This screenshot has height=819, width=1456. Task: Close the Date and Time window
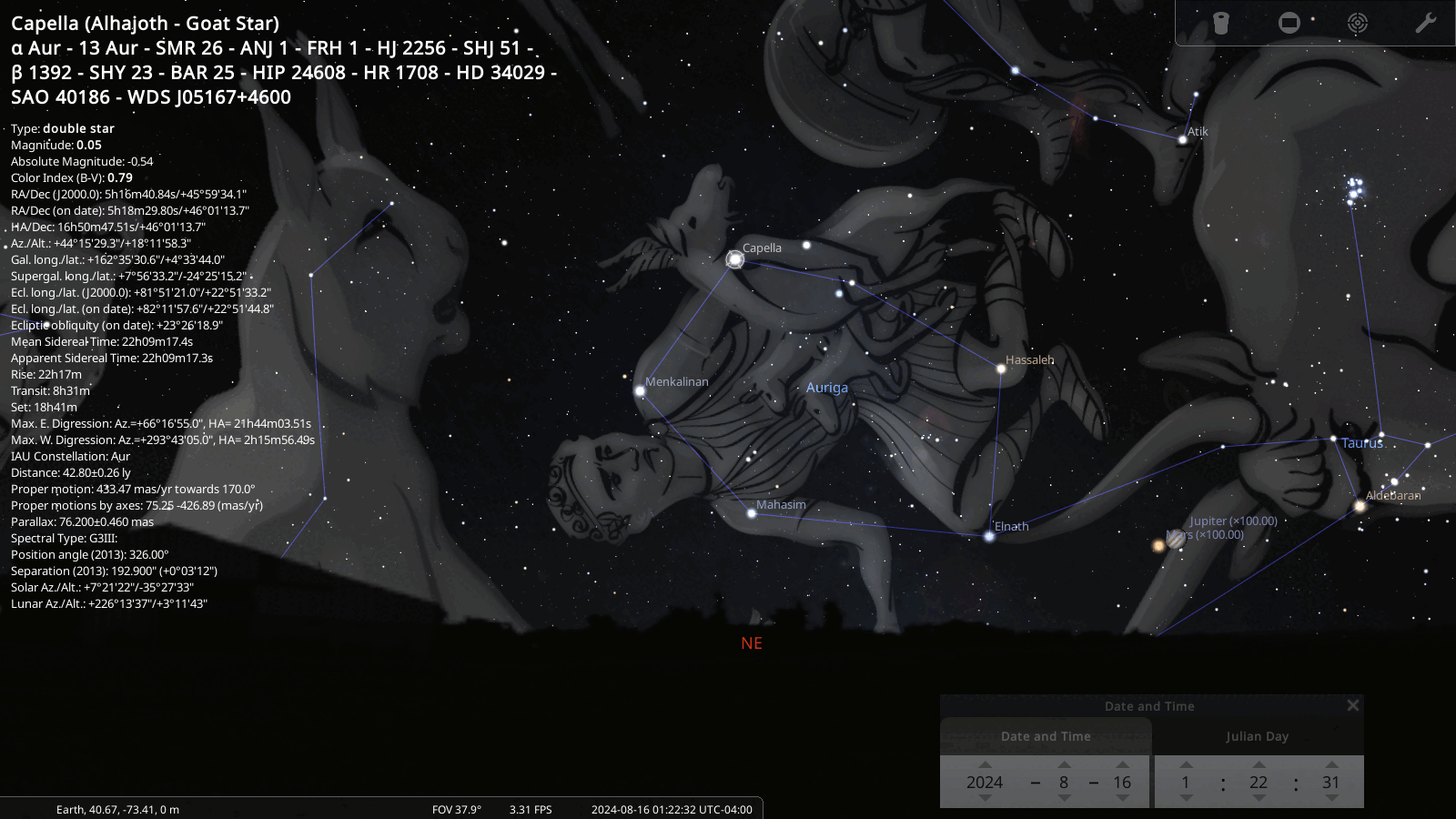[1353, 705]
